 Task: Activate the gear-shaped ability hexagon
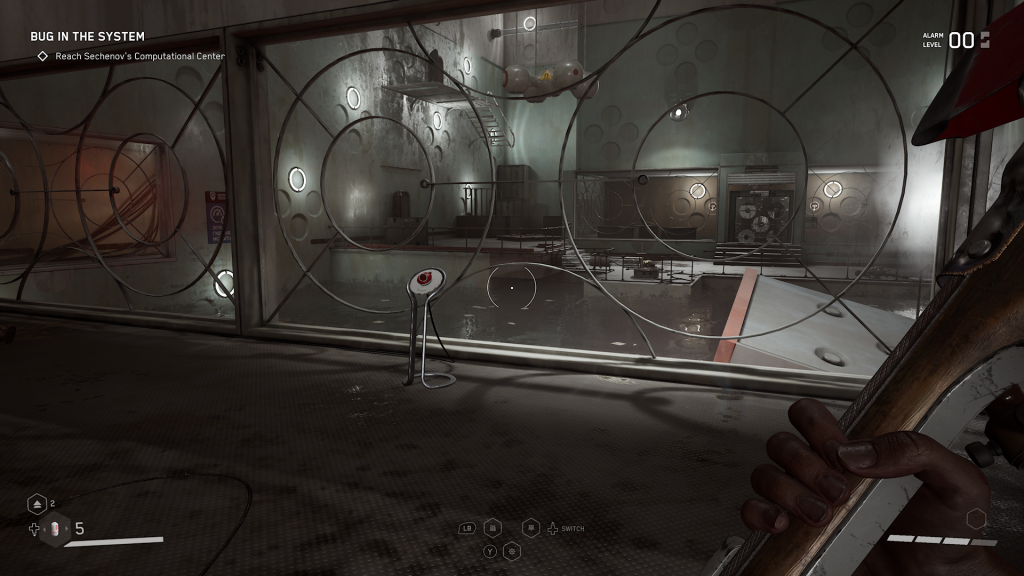512,550
